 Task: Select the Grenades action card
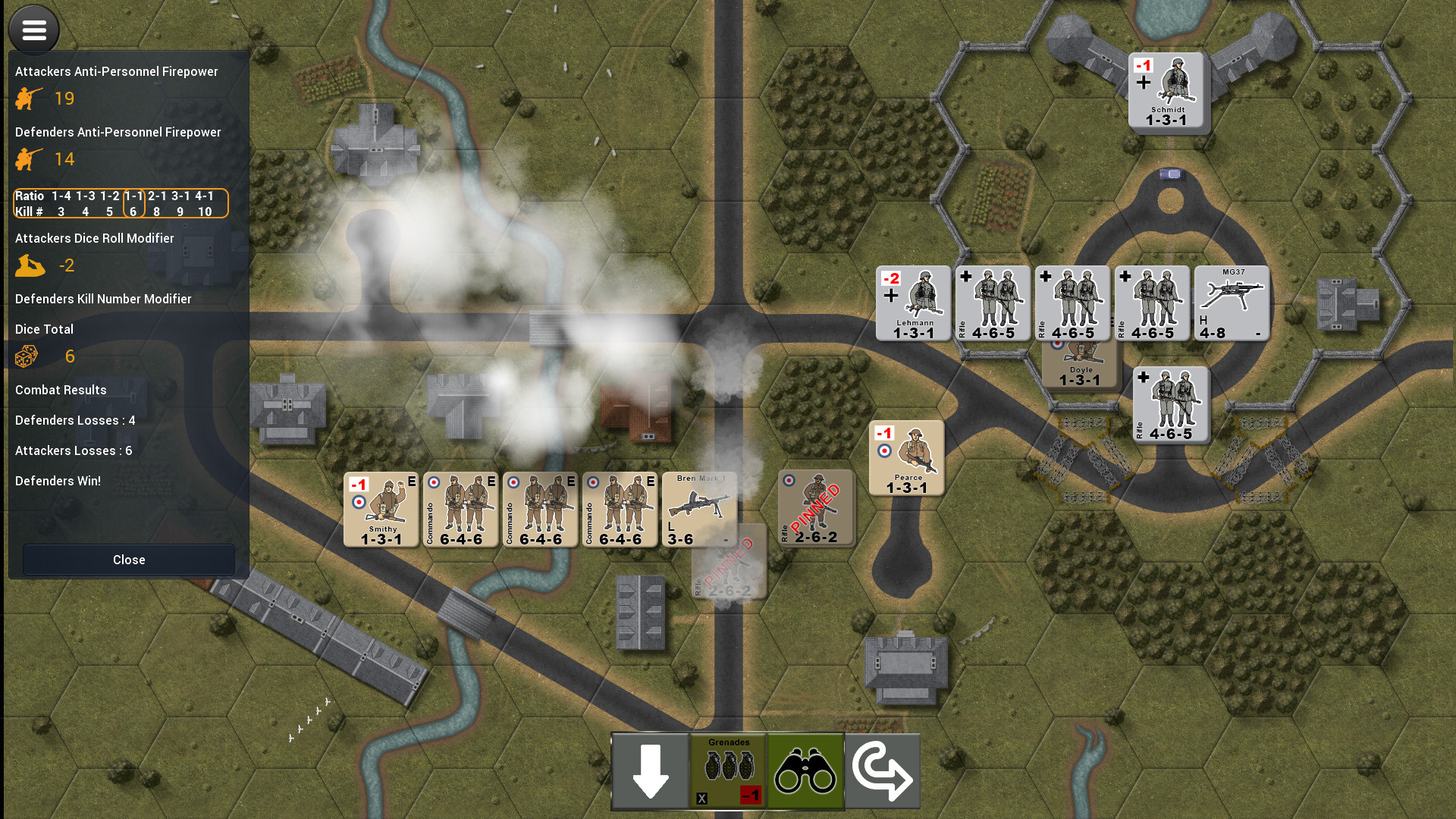(728, 766)
